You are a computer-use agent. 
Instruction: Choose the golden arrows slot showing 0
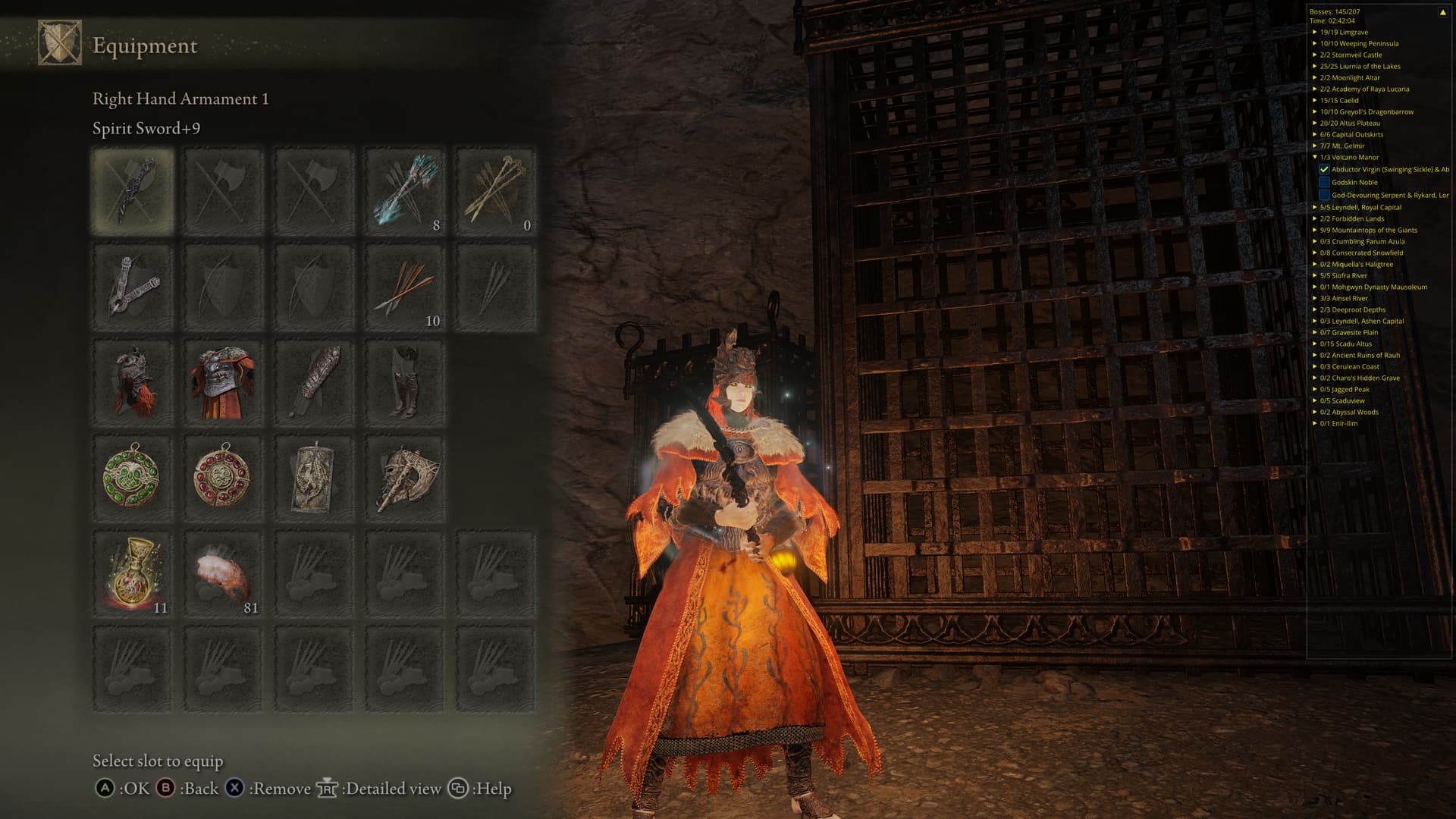[496, 191]
